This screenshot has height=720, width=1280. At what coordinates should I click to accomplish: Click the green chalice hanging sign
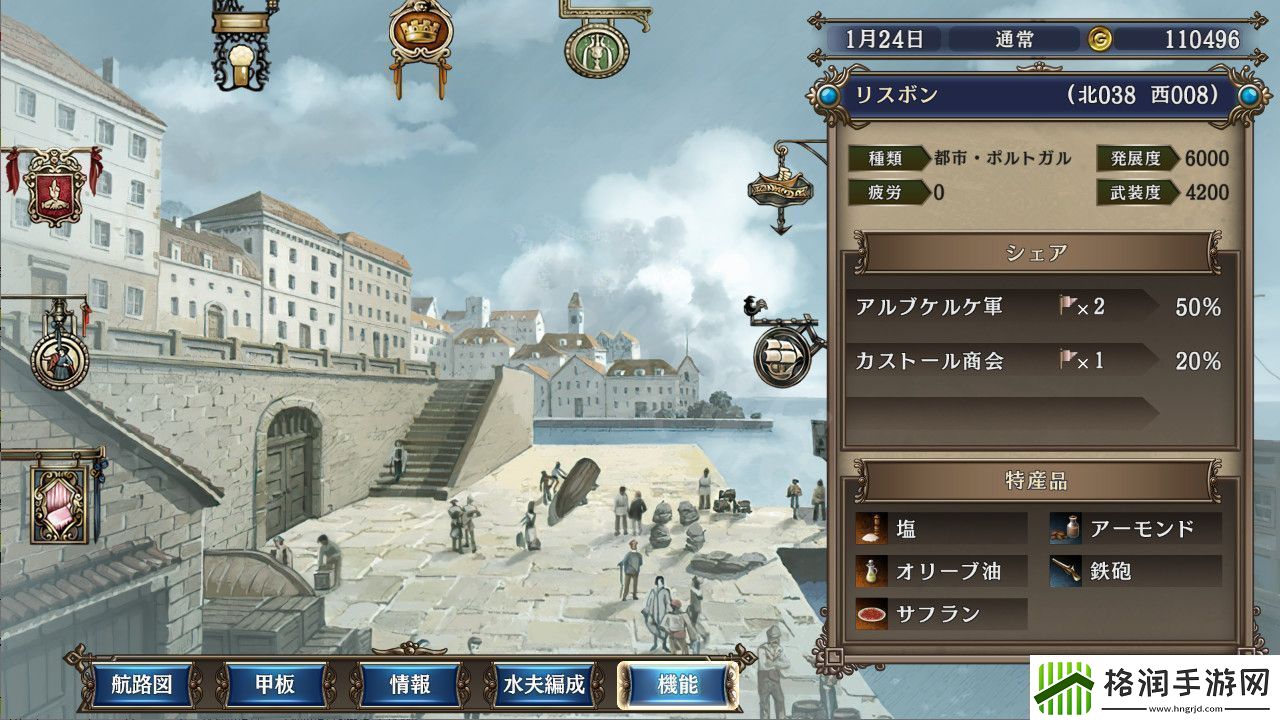tap(596, 46)
